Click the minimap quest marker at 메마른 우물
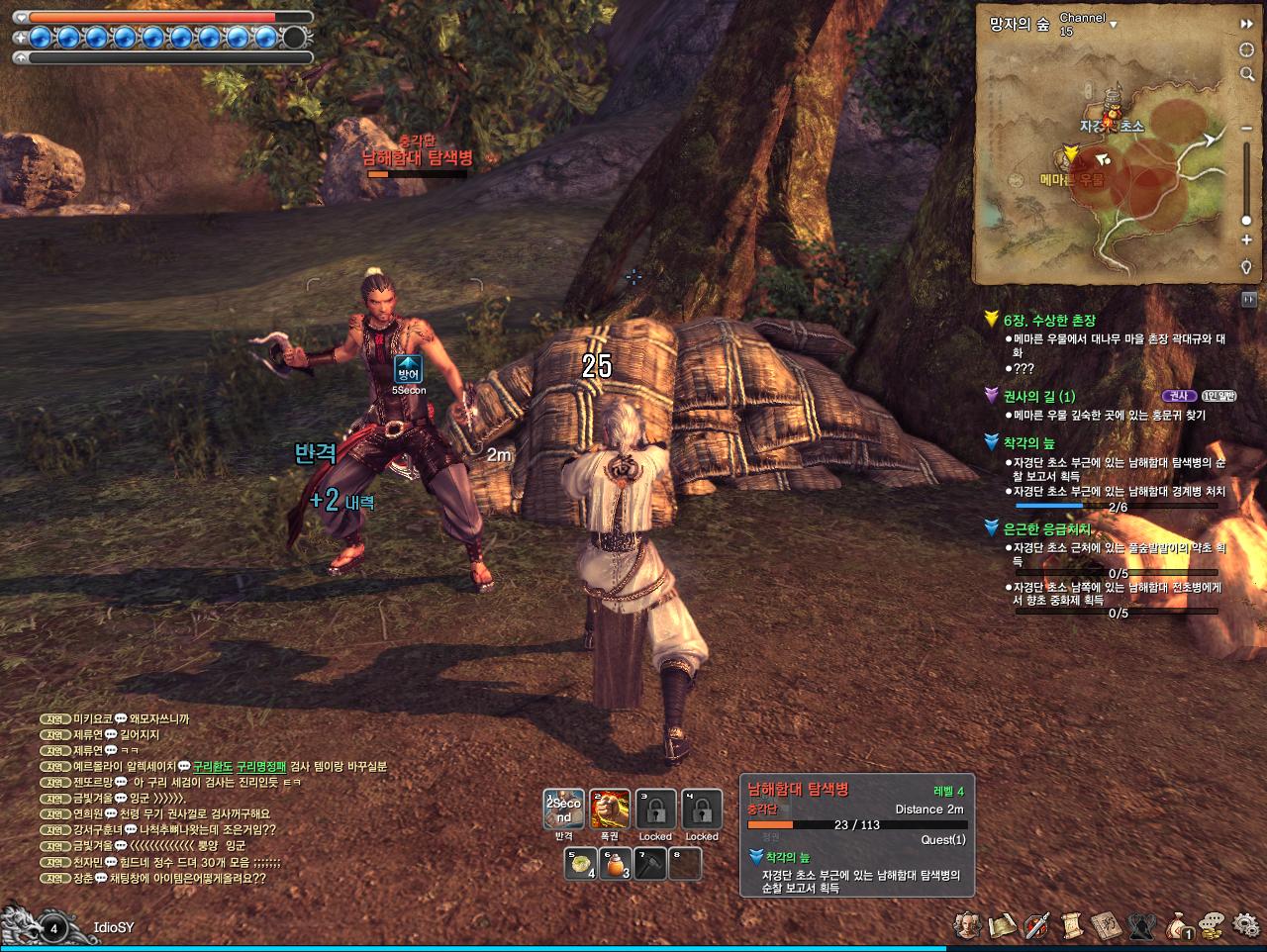The image size is (1267, 952). [1069, 154]
